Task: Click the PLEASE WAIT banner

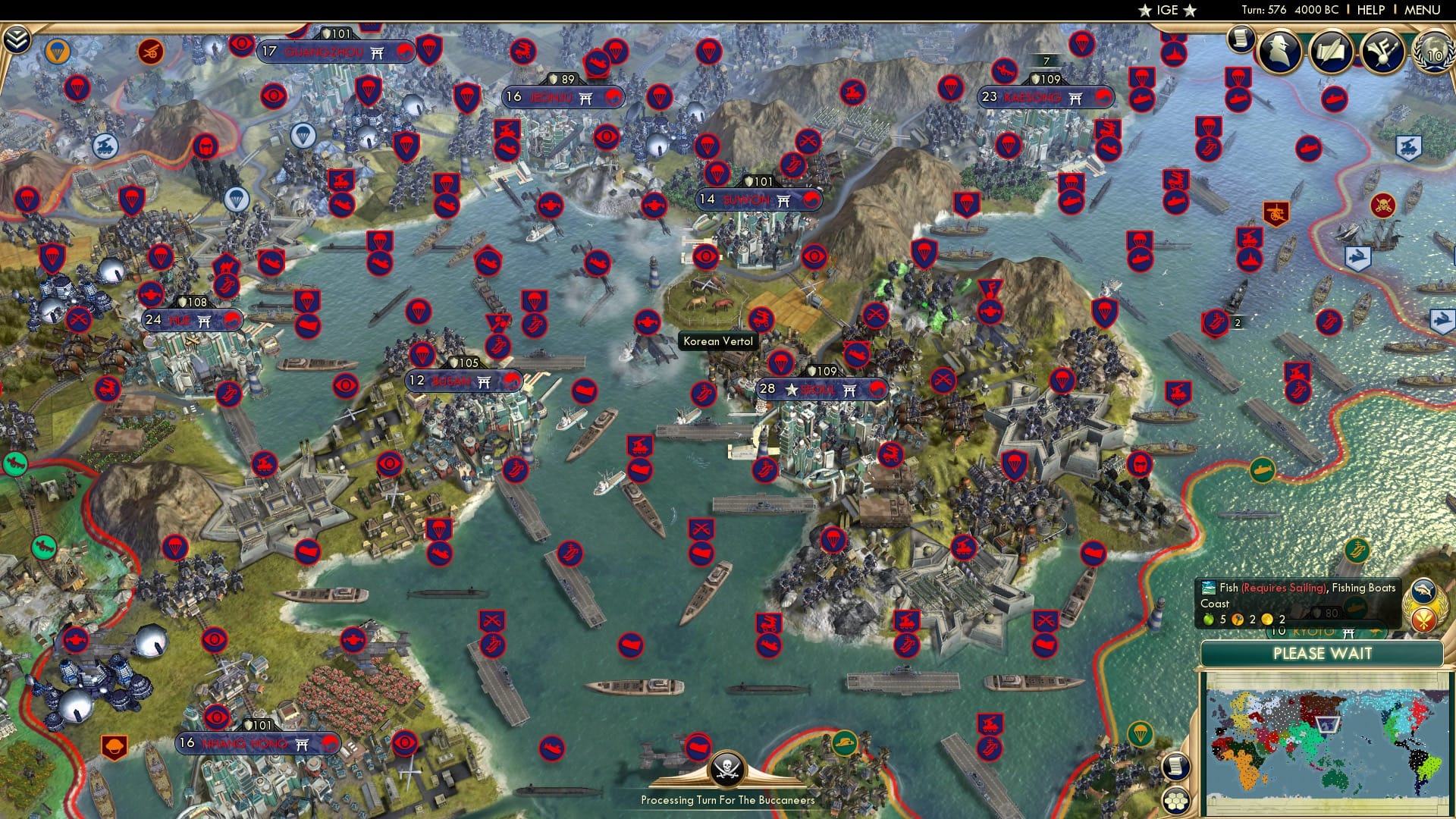Action: click(x=1323, y=654)
